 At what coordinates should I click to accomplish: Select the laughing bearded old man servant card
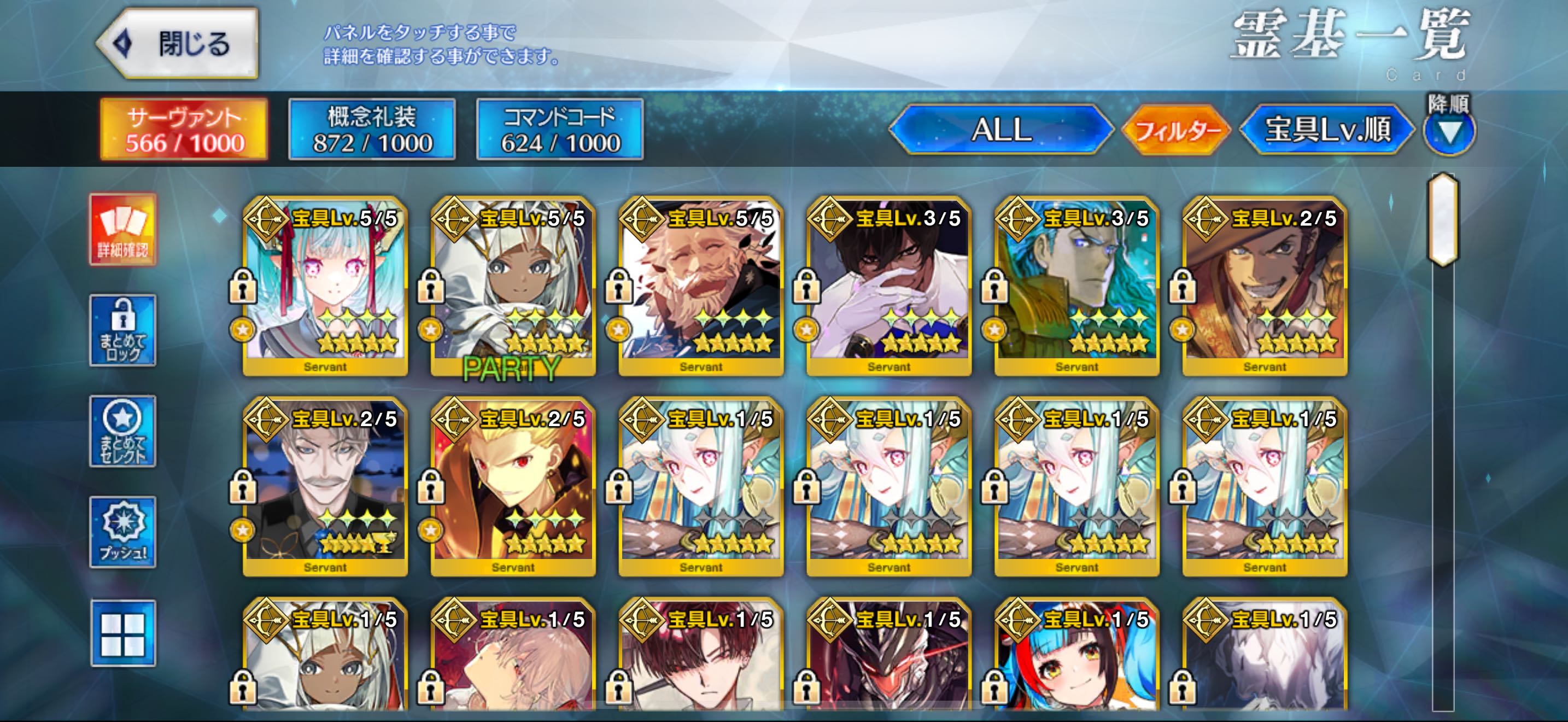tap(700, 286)
